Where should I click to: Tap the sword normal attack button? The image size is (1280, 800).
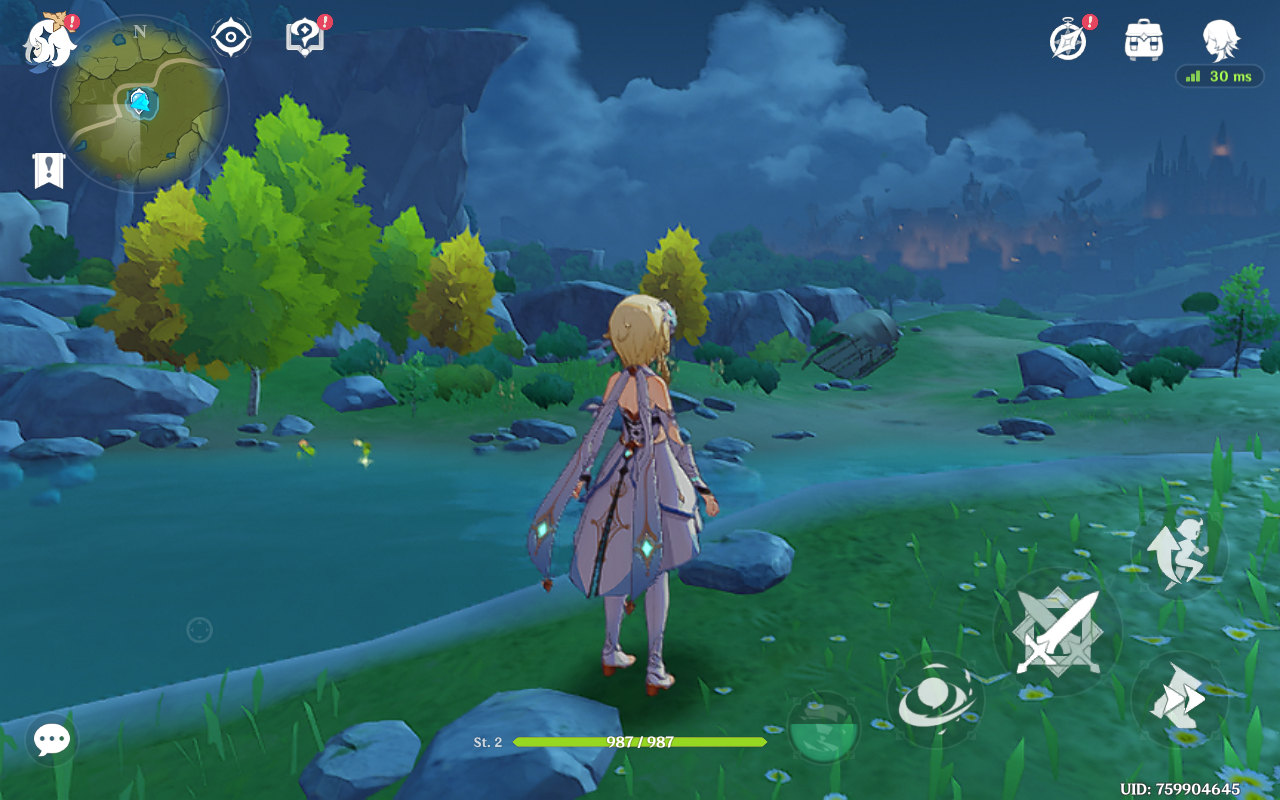coord(1057,632)
